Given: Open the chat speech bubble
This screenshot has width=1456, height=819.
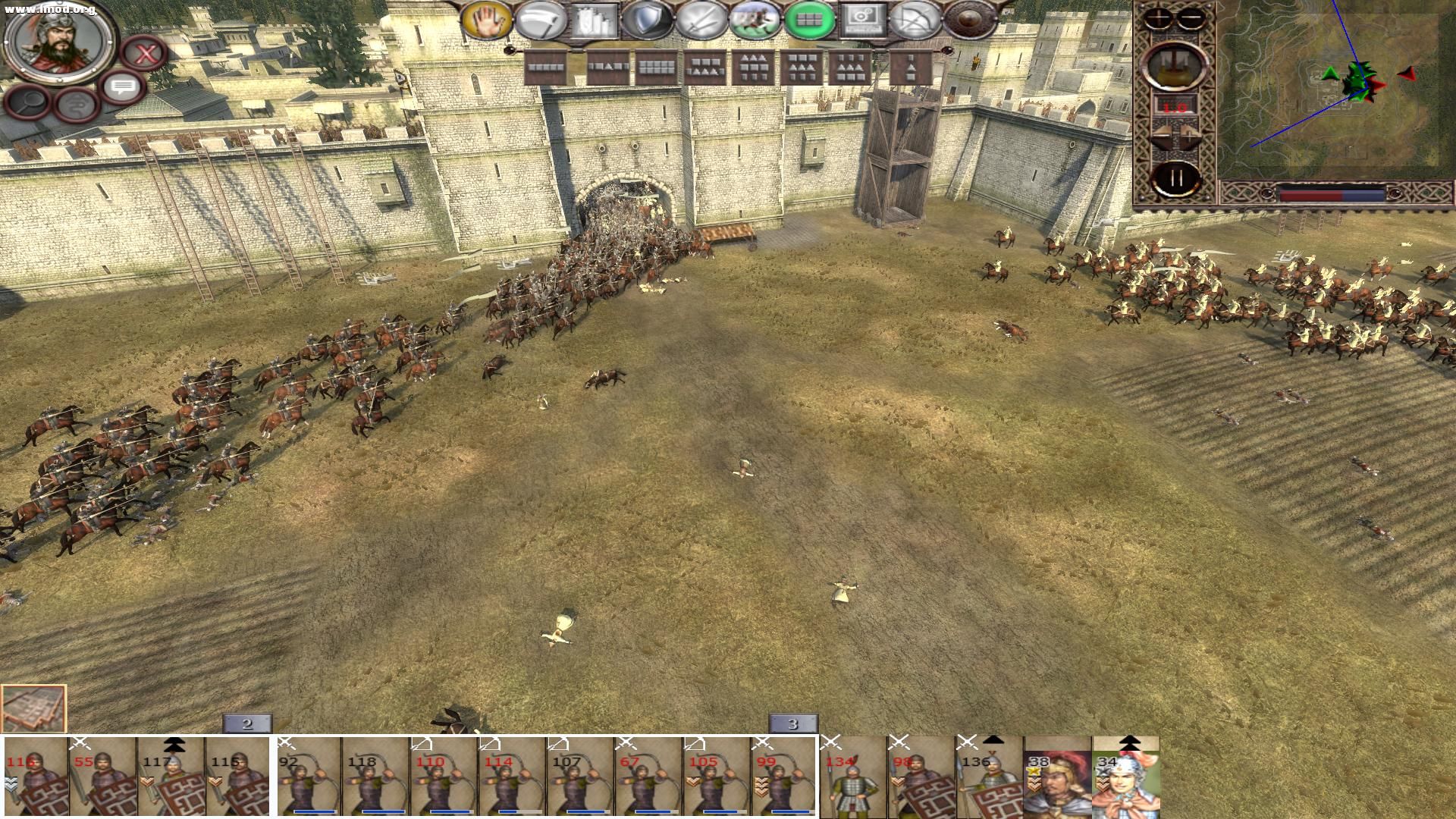Looking at the screenshot, I should (122, 88).
